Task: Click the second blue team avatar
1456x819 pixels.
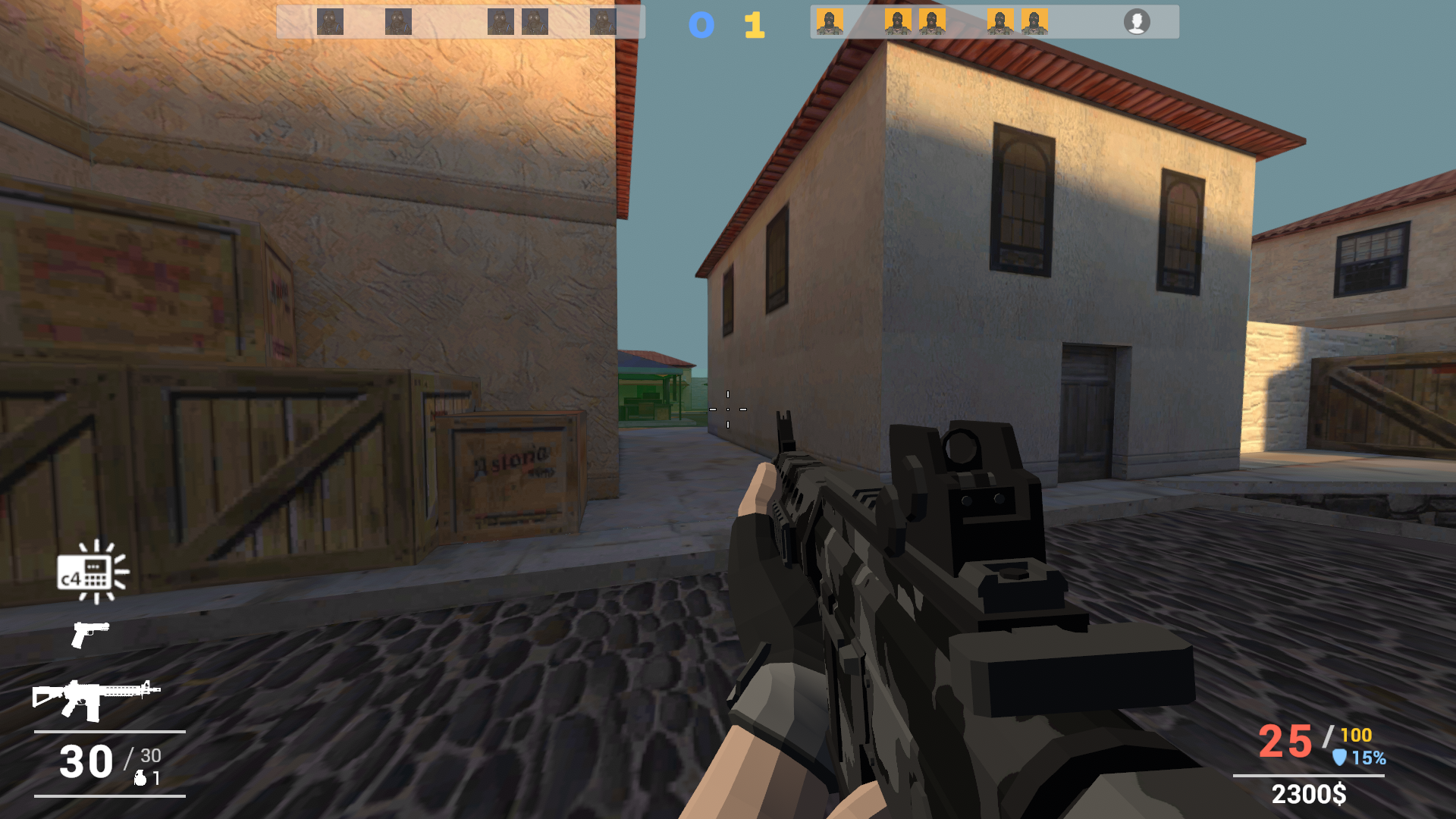Action: click(397, 22)
